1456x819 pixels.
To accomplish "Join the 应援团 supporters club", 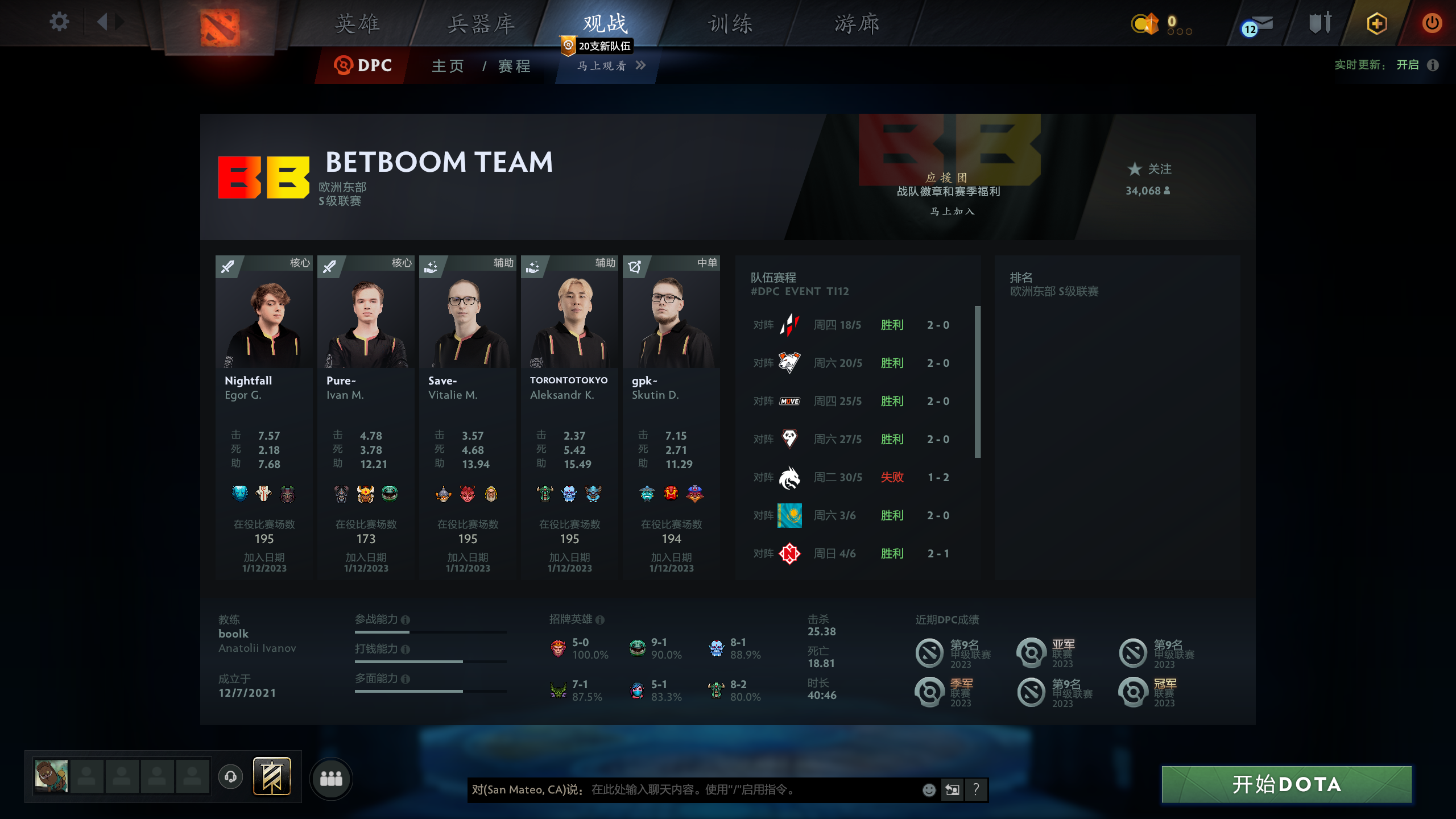I will (952, 211).
